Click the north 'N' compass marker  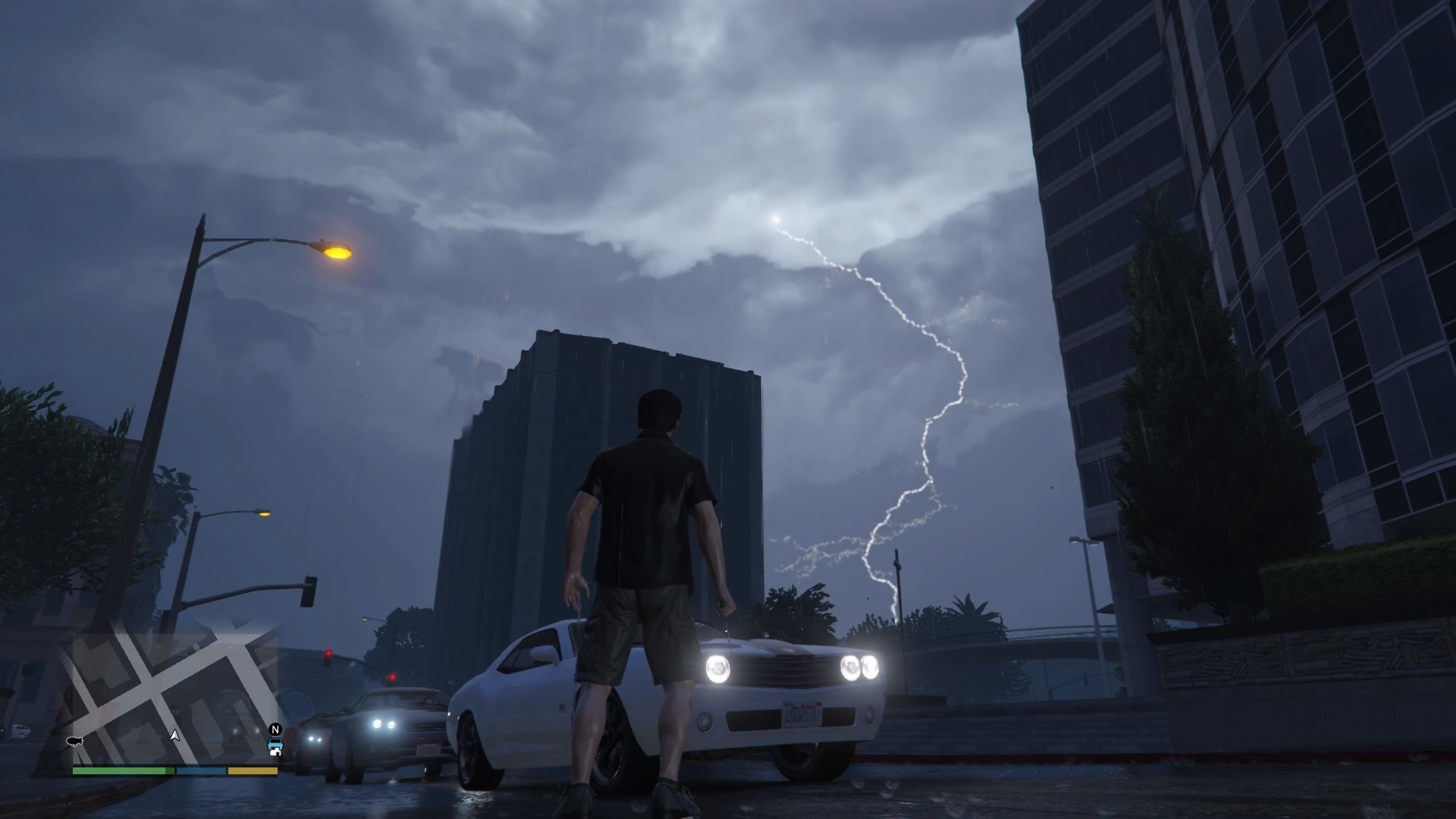[275, 729]
